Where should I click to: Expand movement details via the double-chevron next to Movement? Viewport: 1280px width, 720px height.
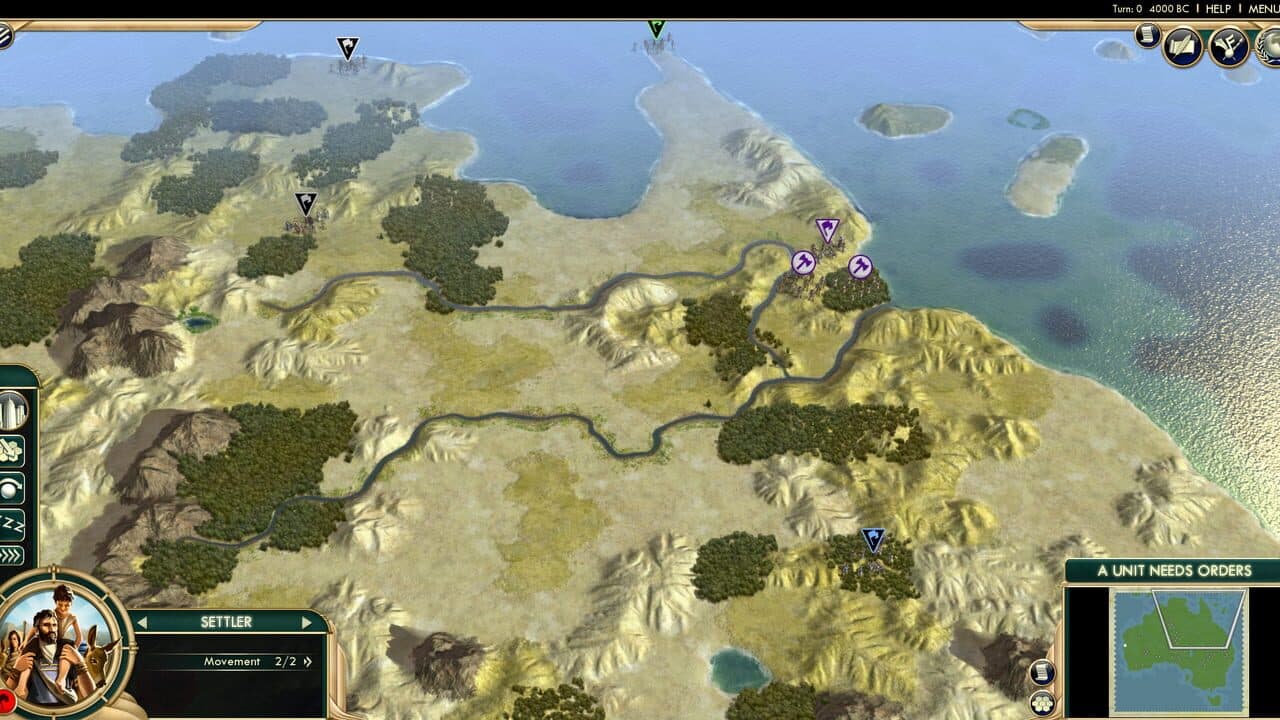tap(308, 661)
